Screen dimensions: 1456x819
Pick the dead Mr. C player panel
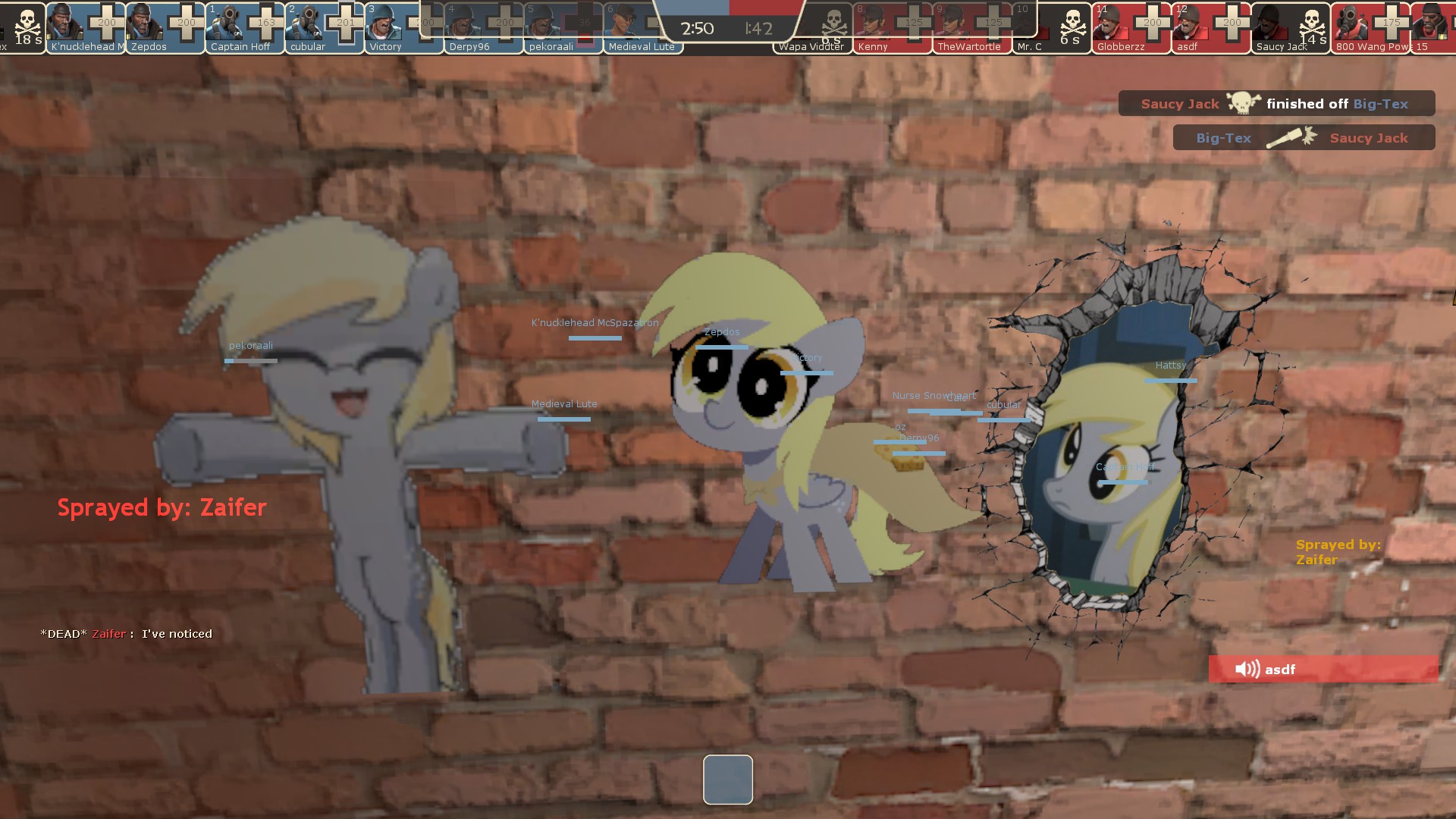click(x=1052, y=27)
